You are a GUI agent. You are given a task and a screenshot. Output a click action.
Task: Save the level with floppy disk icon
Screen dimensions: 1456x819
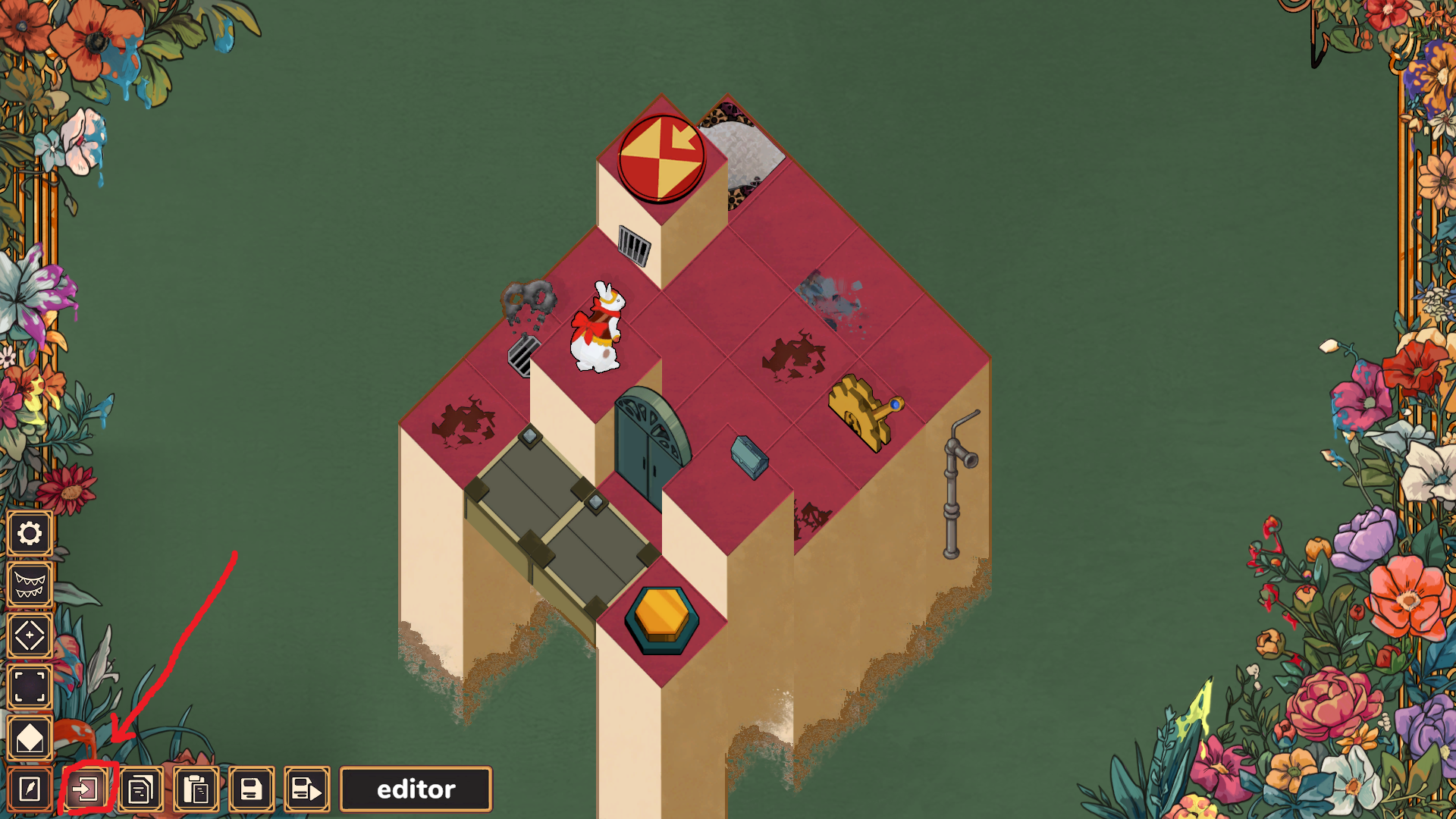pos(251,789)
